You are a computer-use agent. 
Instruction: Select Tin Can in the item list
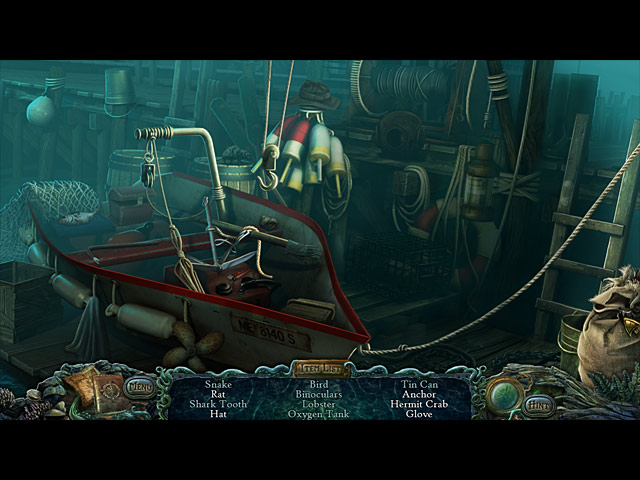[420, 384]
